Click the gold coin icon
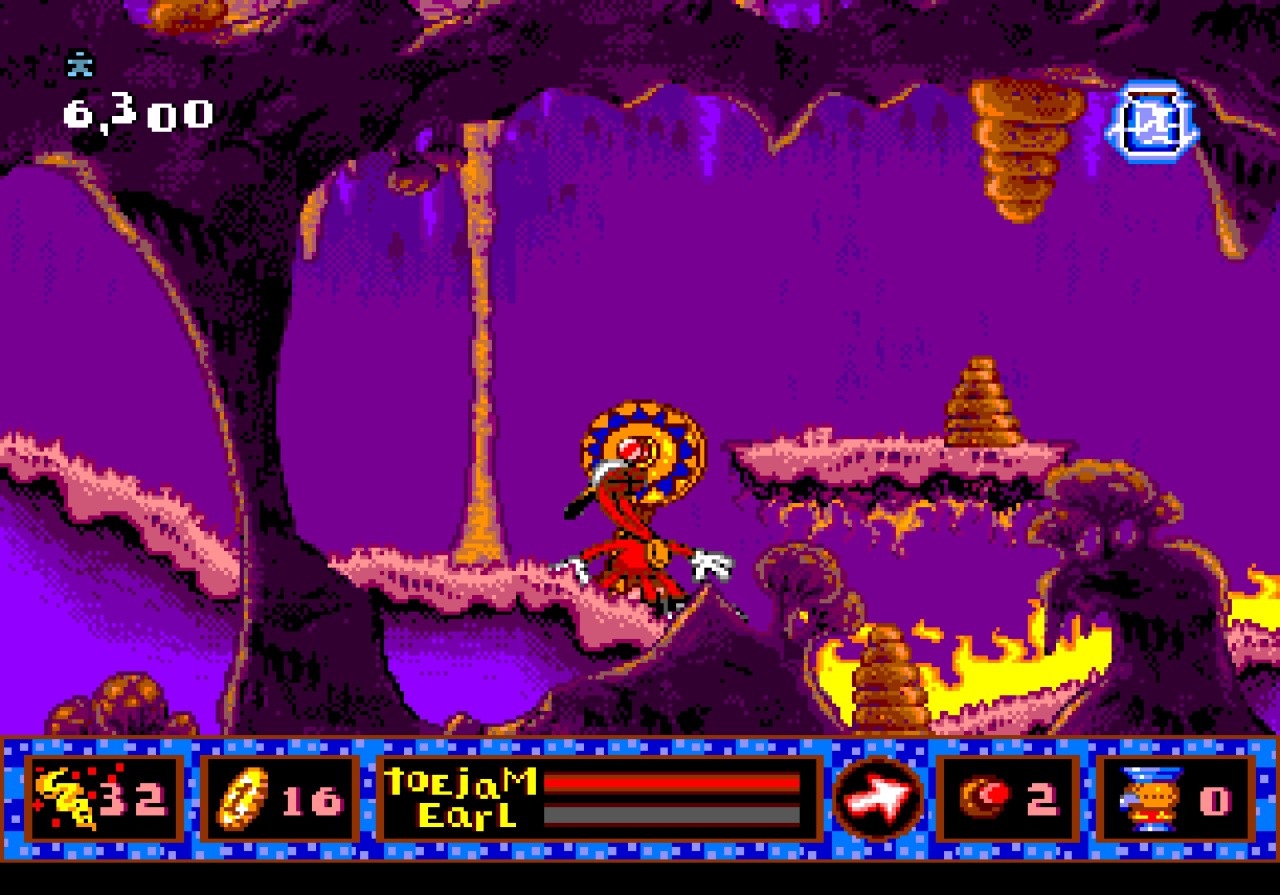 (240, 799)
